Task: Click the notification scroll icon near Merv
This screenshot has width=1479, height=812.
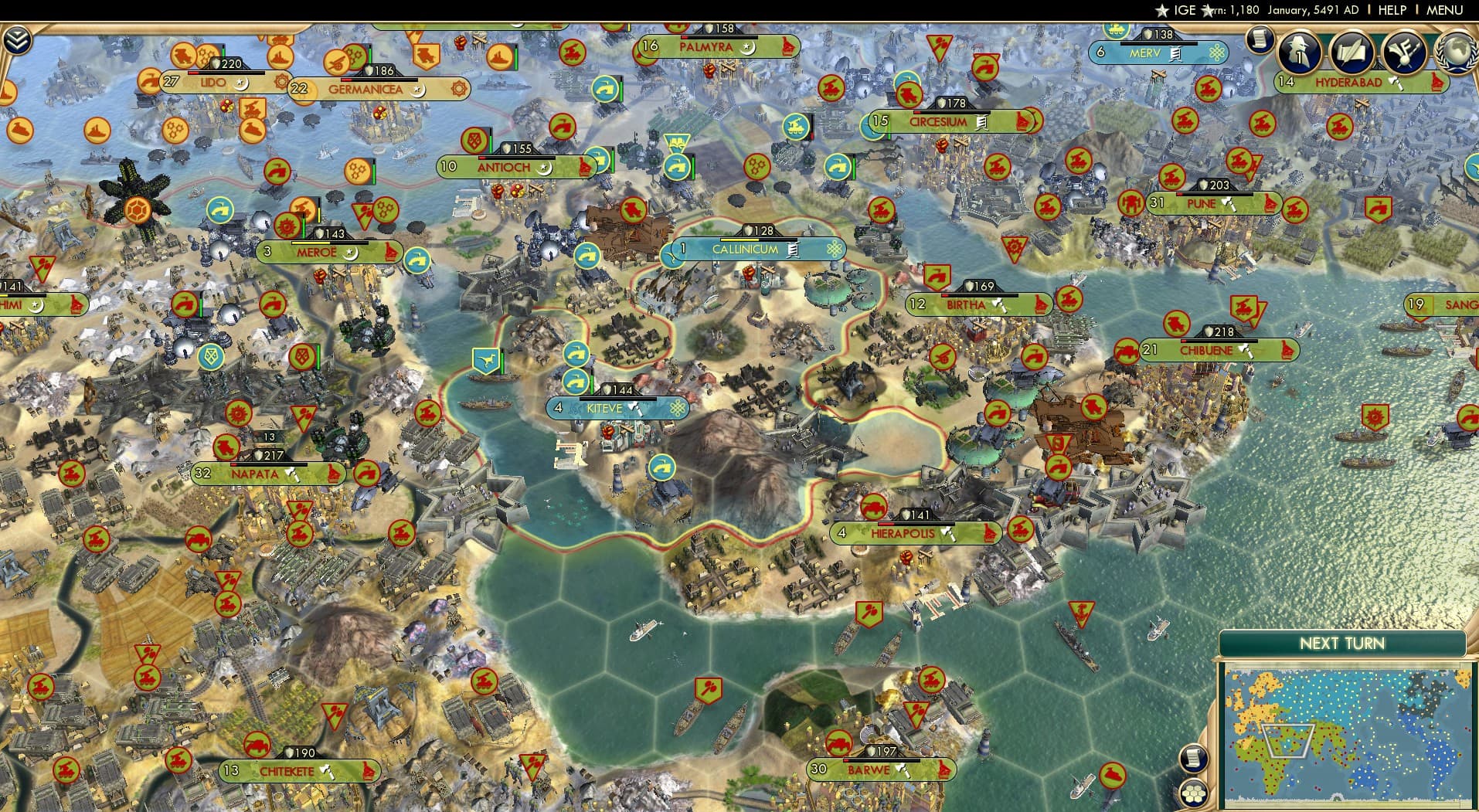Action: 1259,40
